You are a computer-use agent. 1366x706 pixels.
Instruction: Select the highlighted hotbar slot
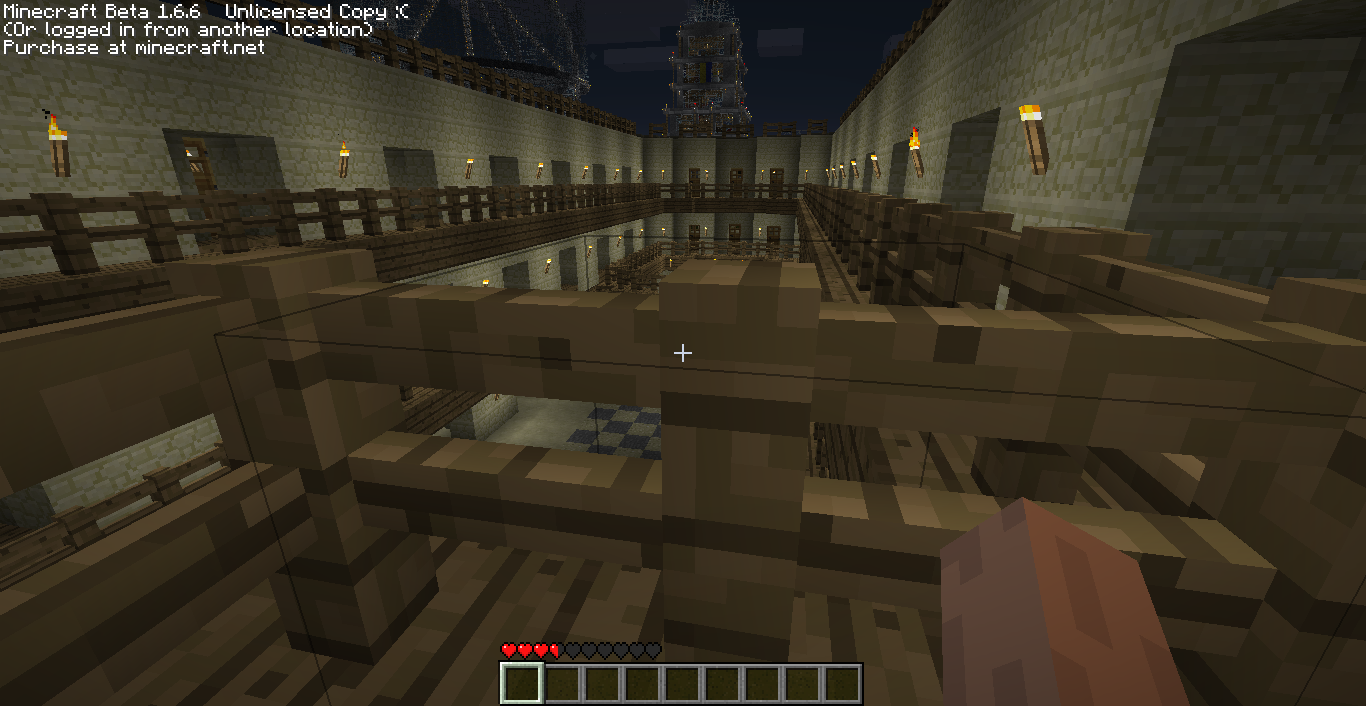(x=521, y=684)
